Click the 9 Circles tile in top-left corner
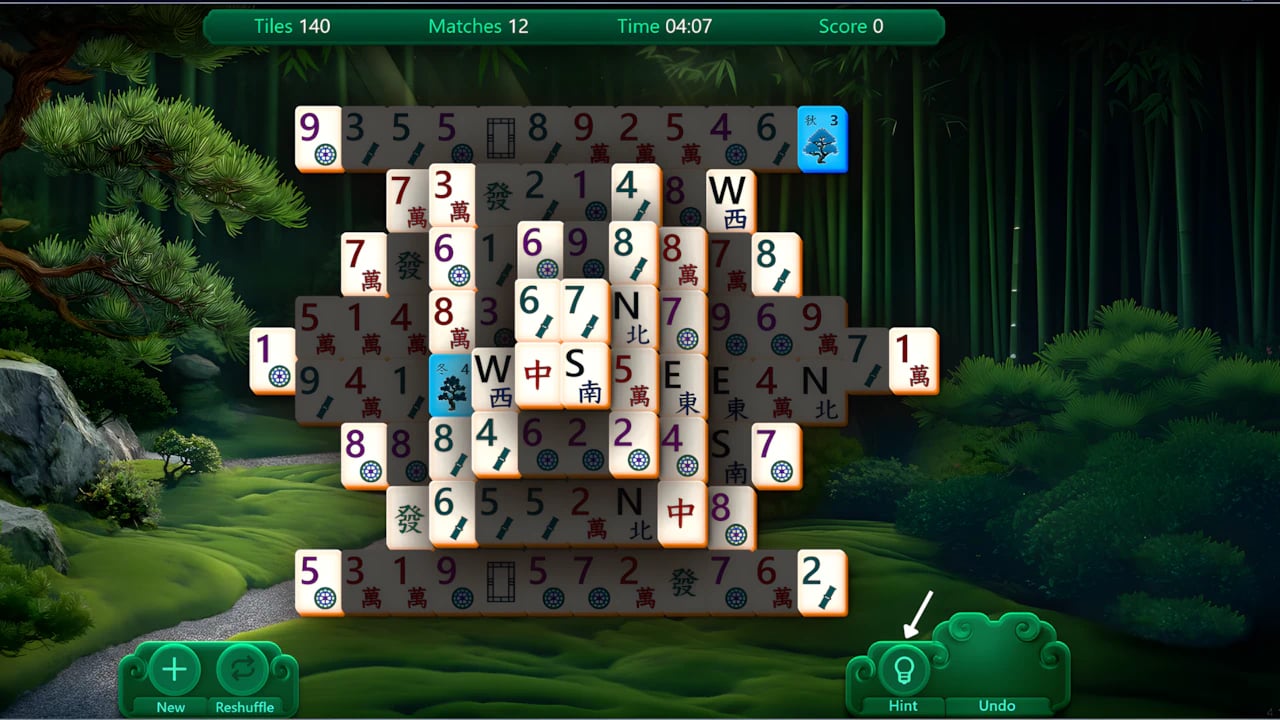 click(x=318, y=140)
